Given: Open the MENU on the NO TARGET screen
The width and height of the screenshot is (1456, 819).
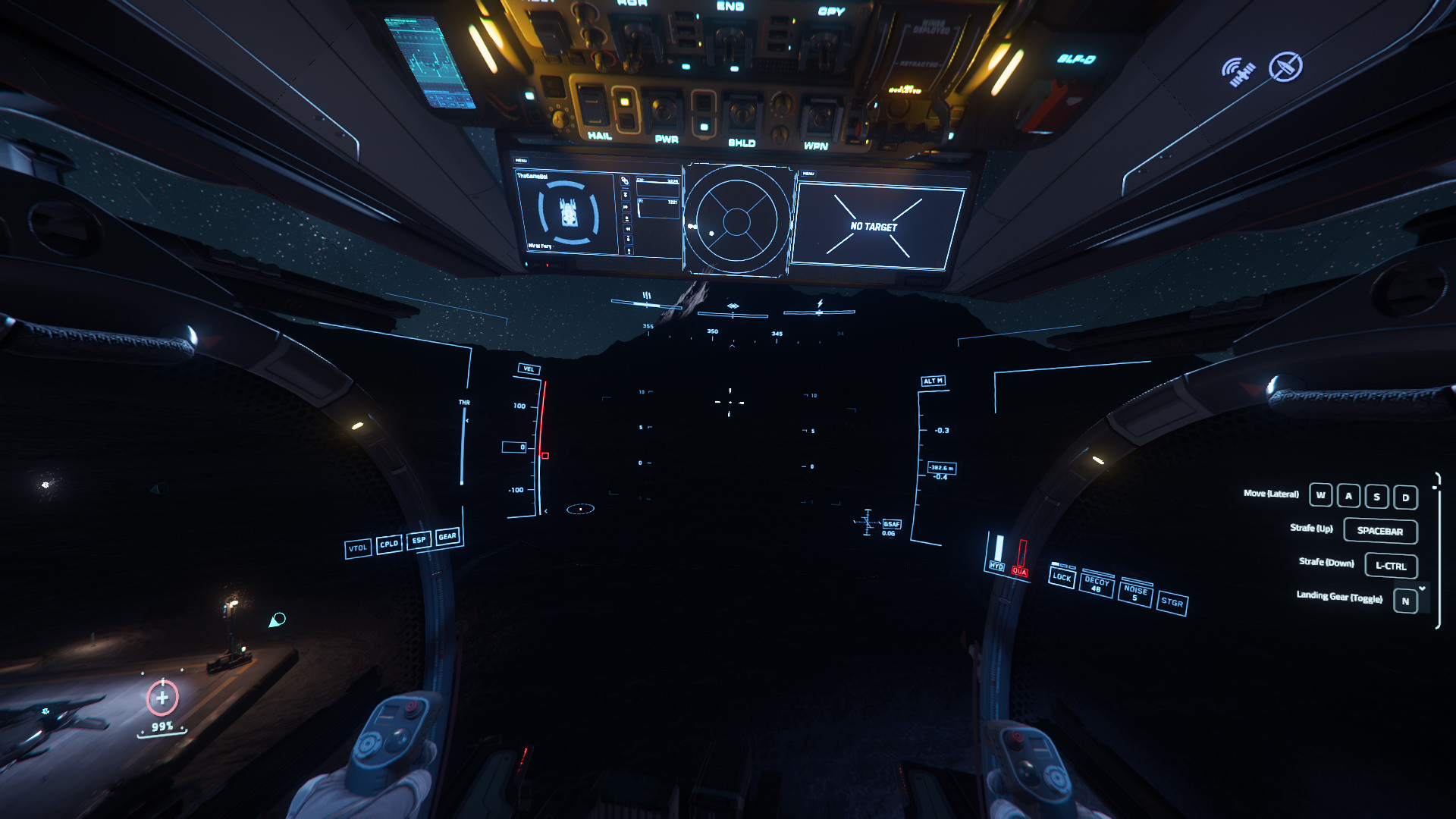Looking at the screenshot, I should tap(808, 174).
